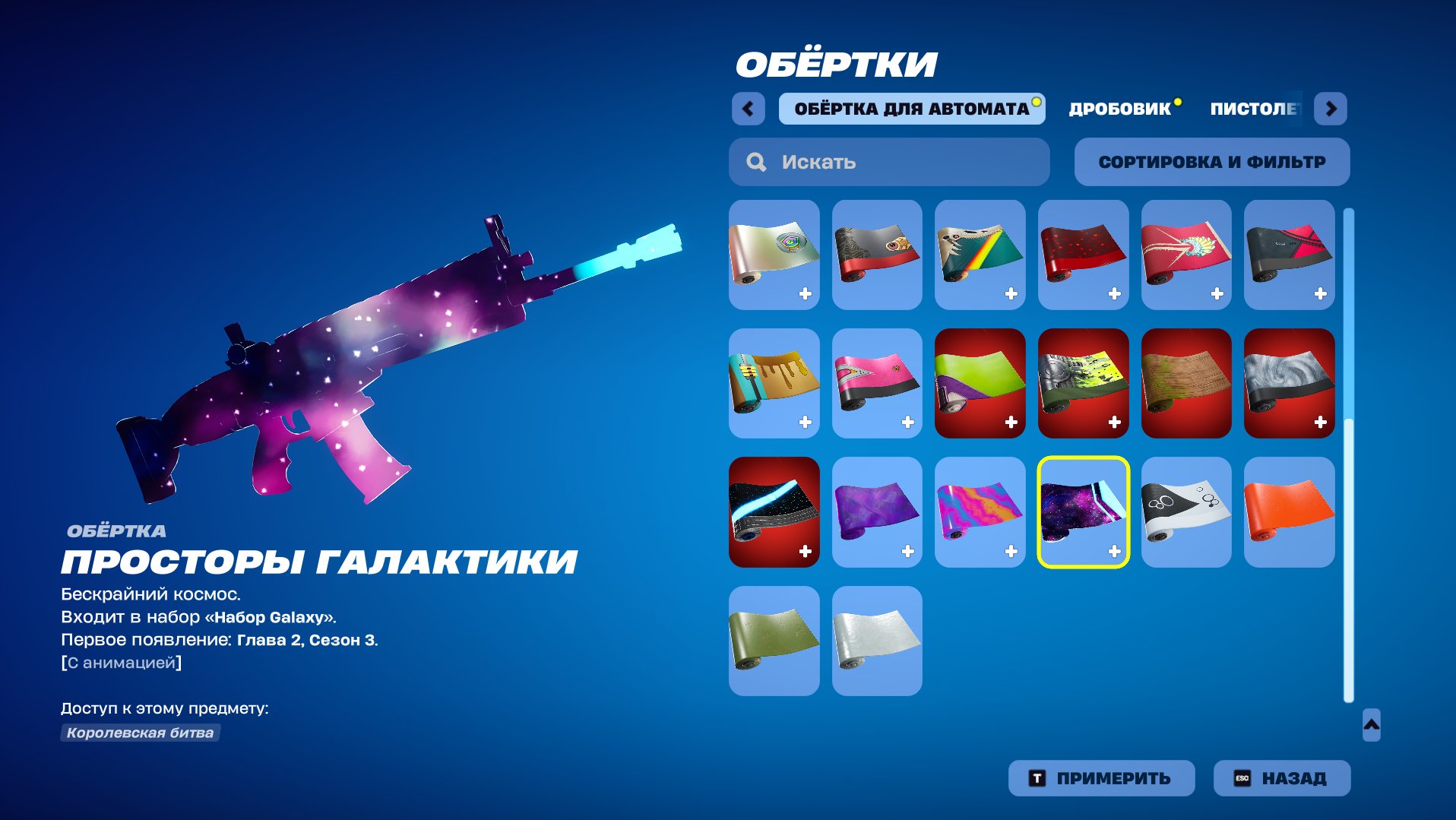Click the right chevron to view more weapon categories
This screenshot has height=820, width=1456.
1331,109
